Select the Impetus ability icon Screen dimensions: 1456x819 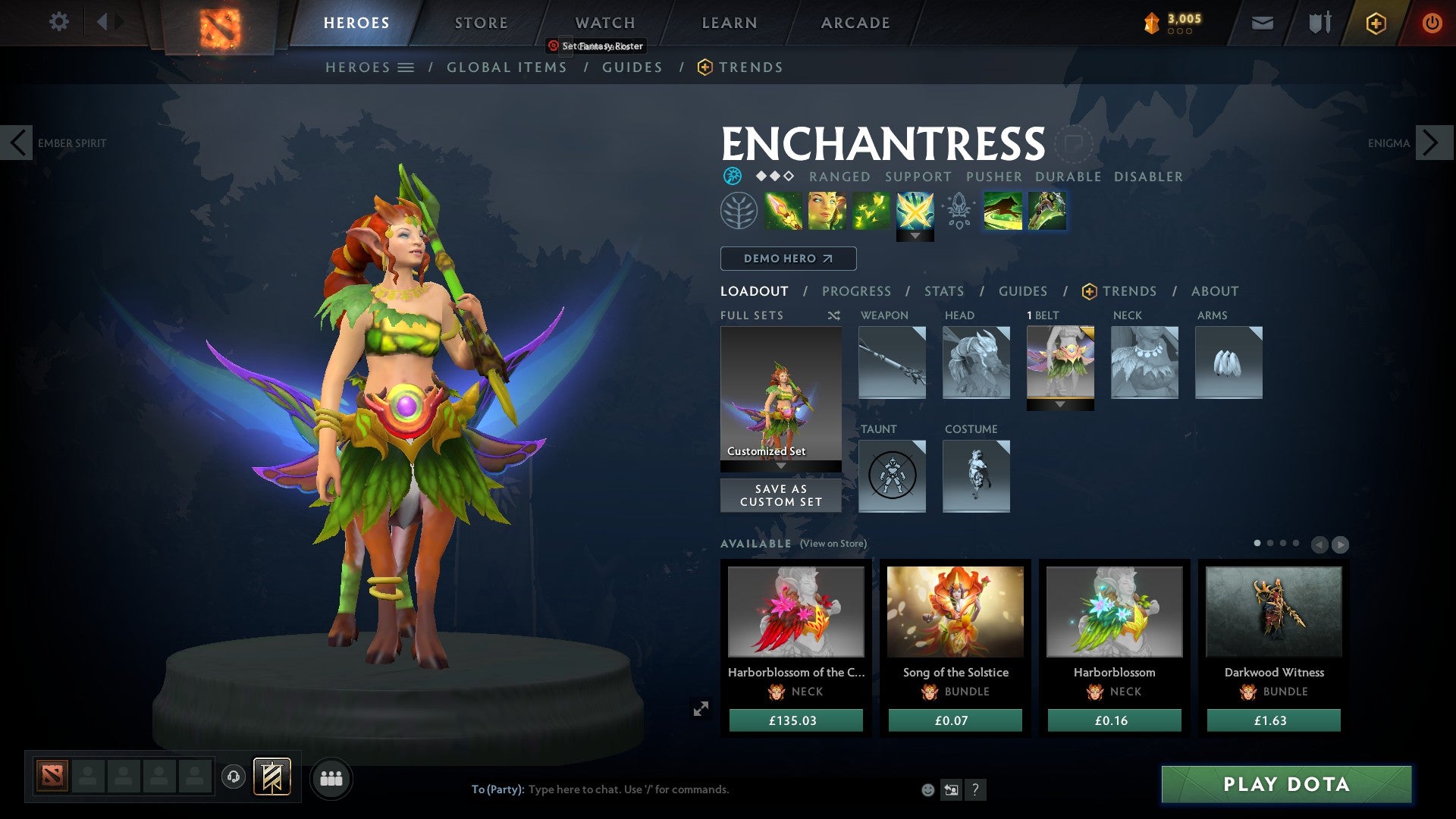[x=783, y=211]
